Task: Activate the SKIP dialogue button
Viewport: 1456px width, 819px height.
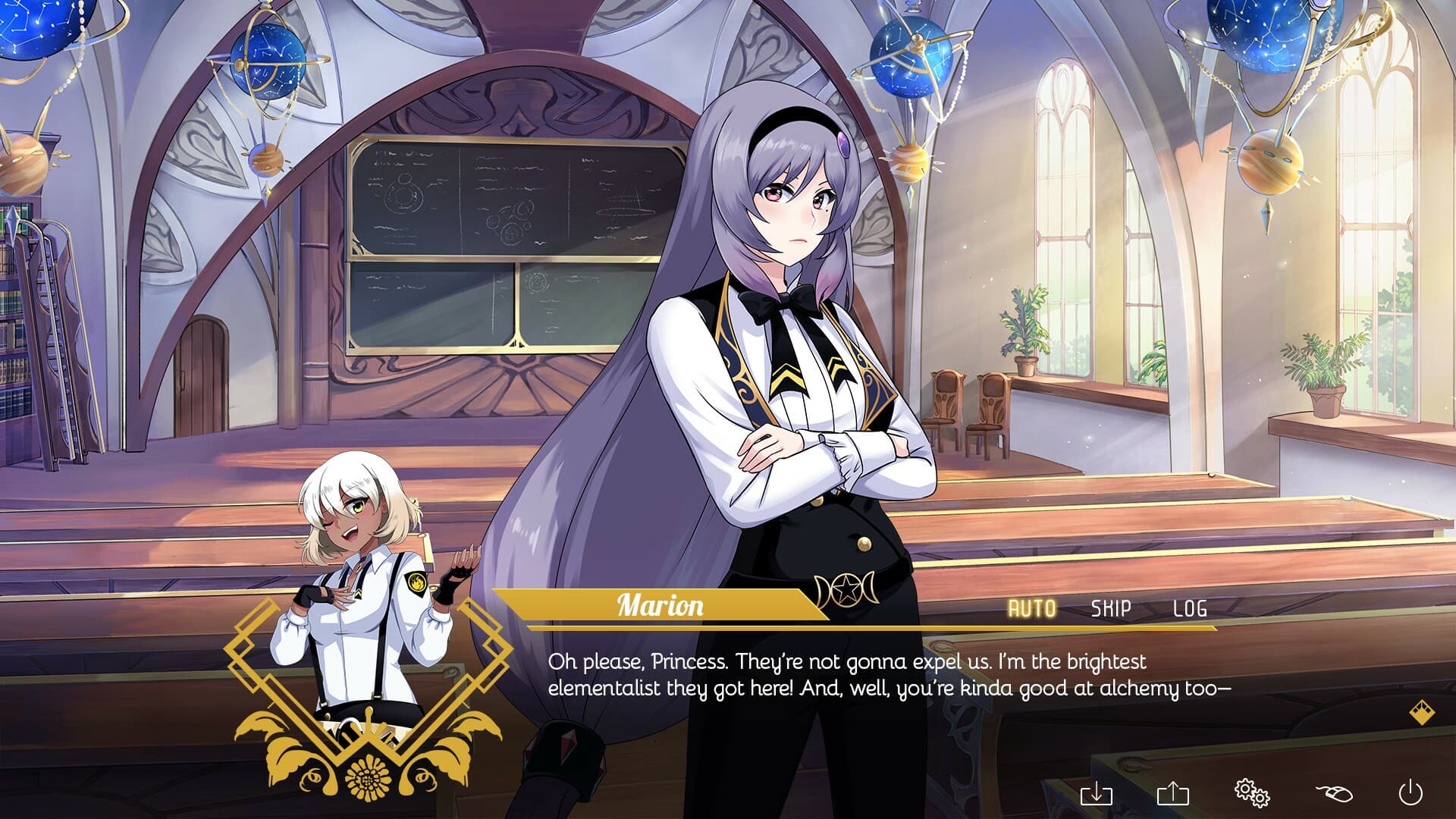Action: coord(1111,608)
